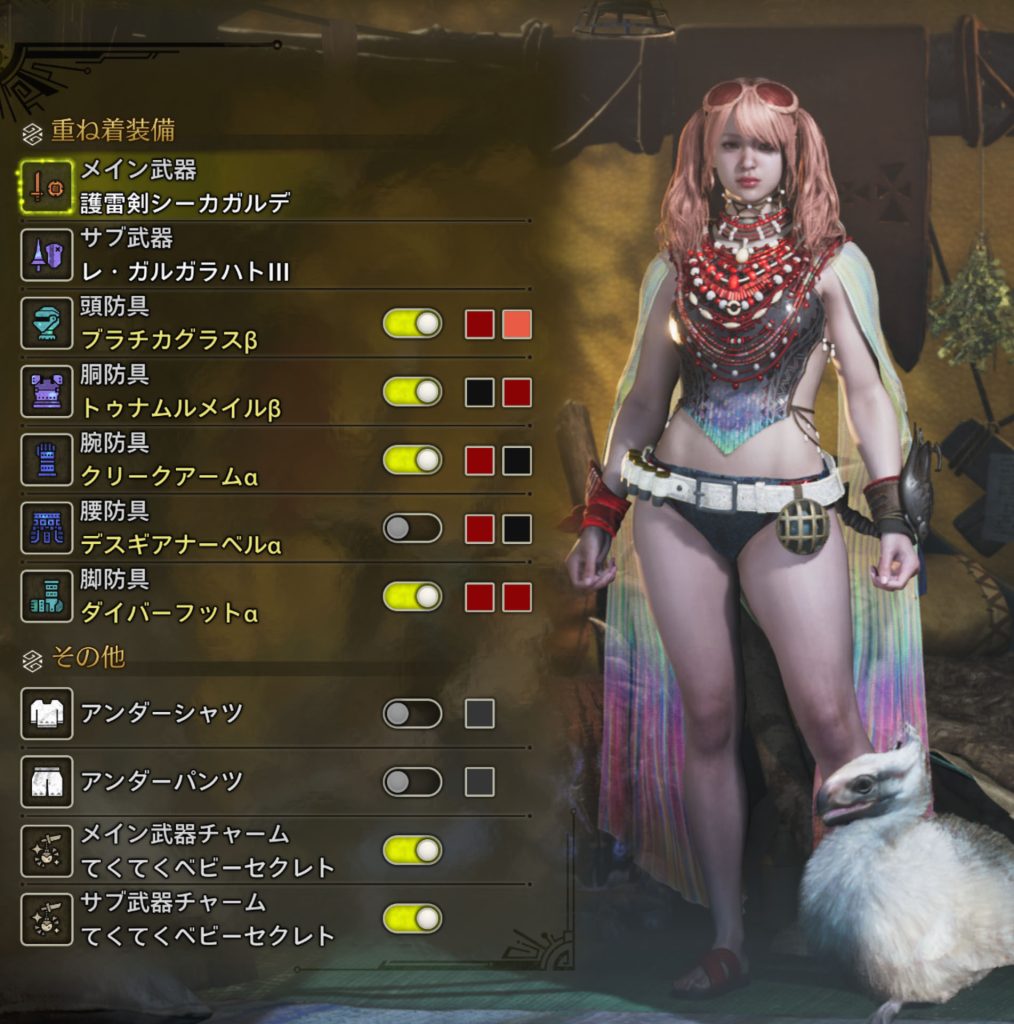Select the main weapon row 護雷剣シーカガルデ
1014x1024 pixels.
tap(185, 187)
